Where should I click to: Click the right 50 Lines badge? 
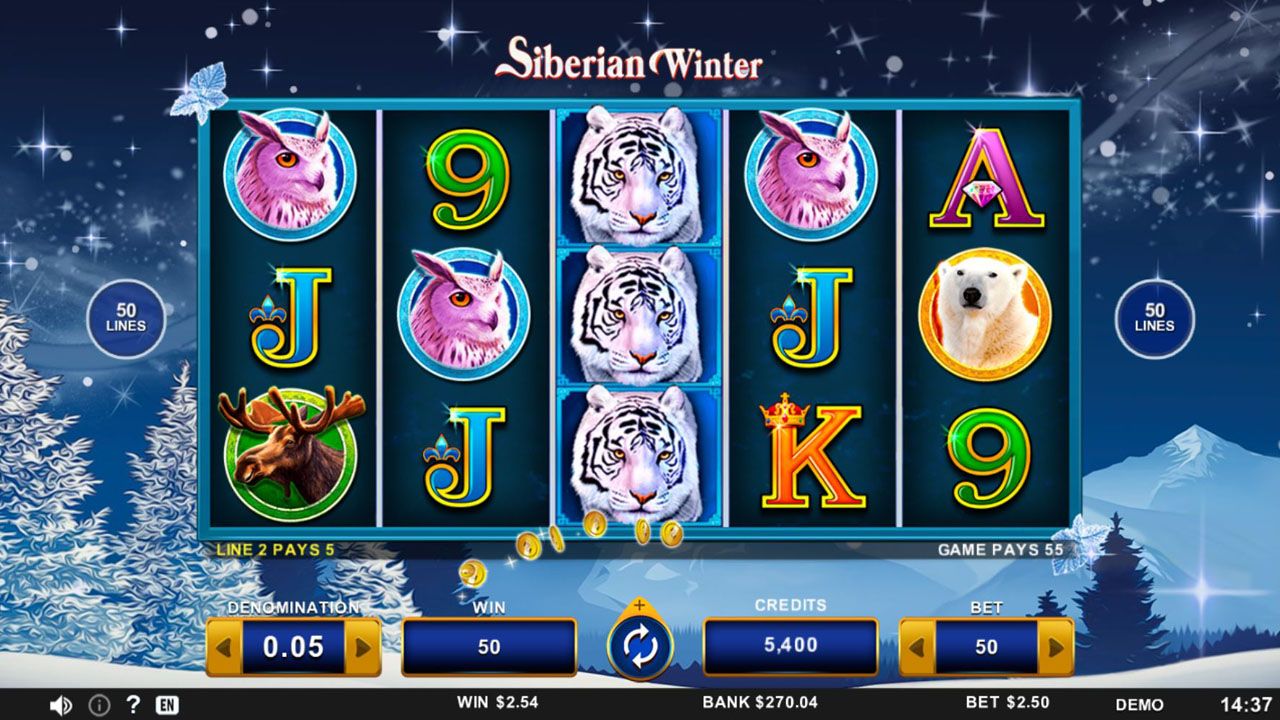click(1154, 319)
